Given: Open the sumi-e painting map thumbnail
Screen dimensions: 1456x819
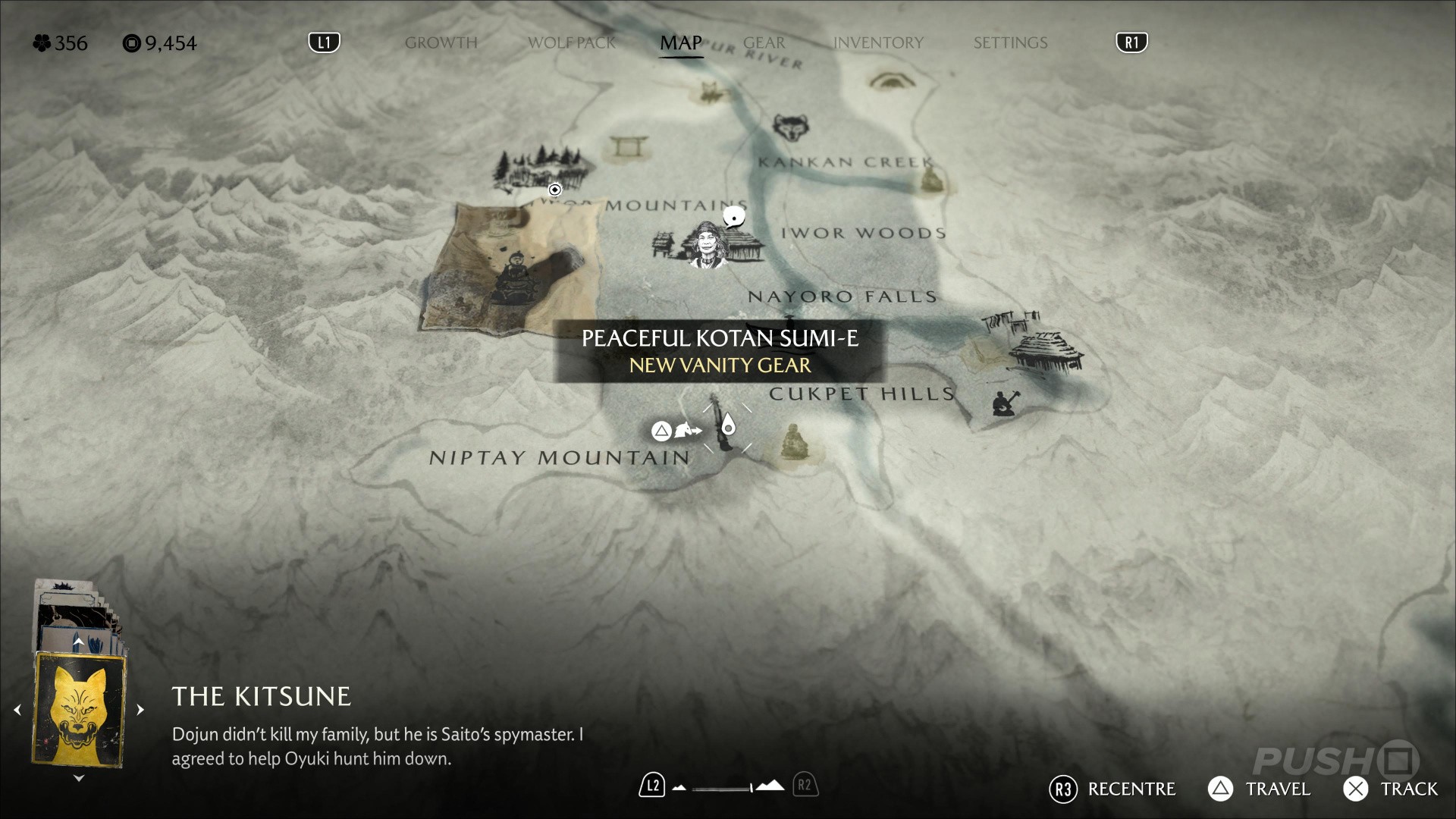Looking at the screenshot, I should pos(510,268).
